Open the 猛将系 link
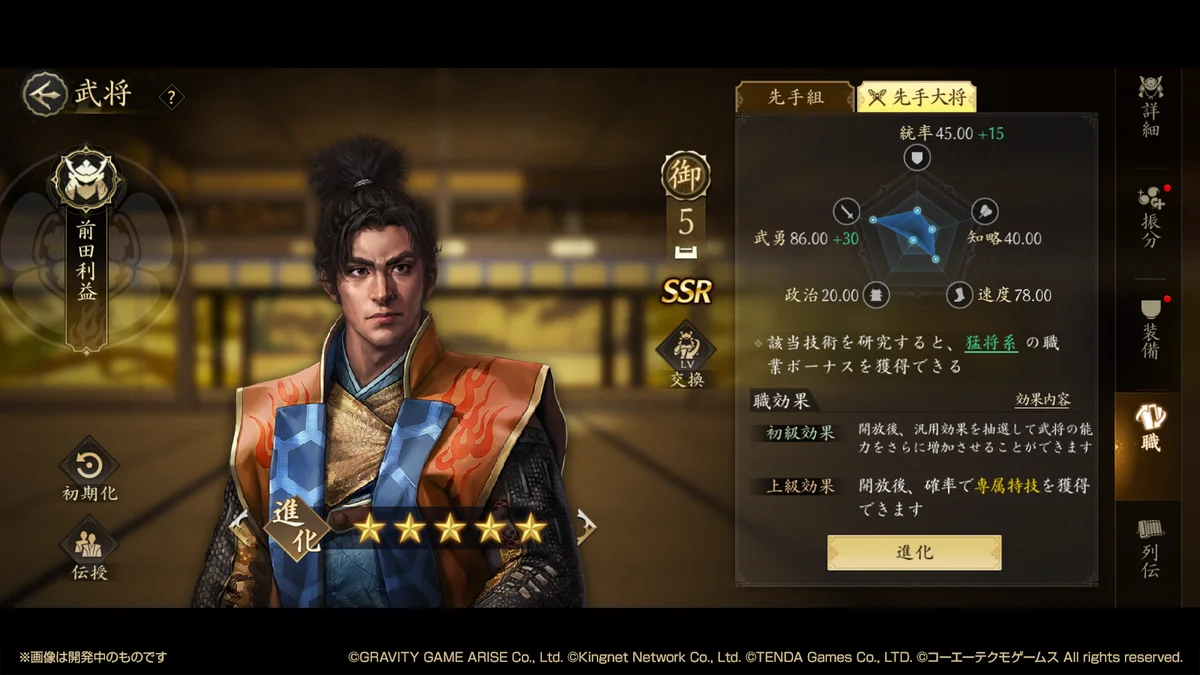1200x675 pixels. pos(991,343)
